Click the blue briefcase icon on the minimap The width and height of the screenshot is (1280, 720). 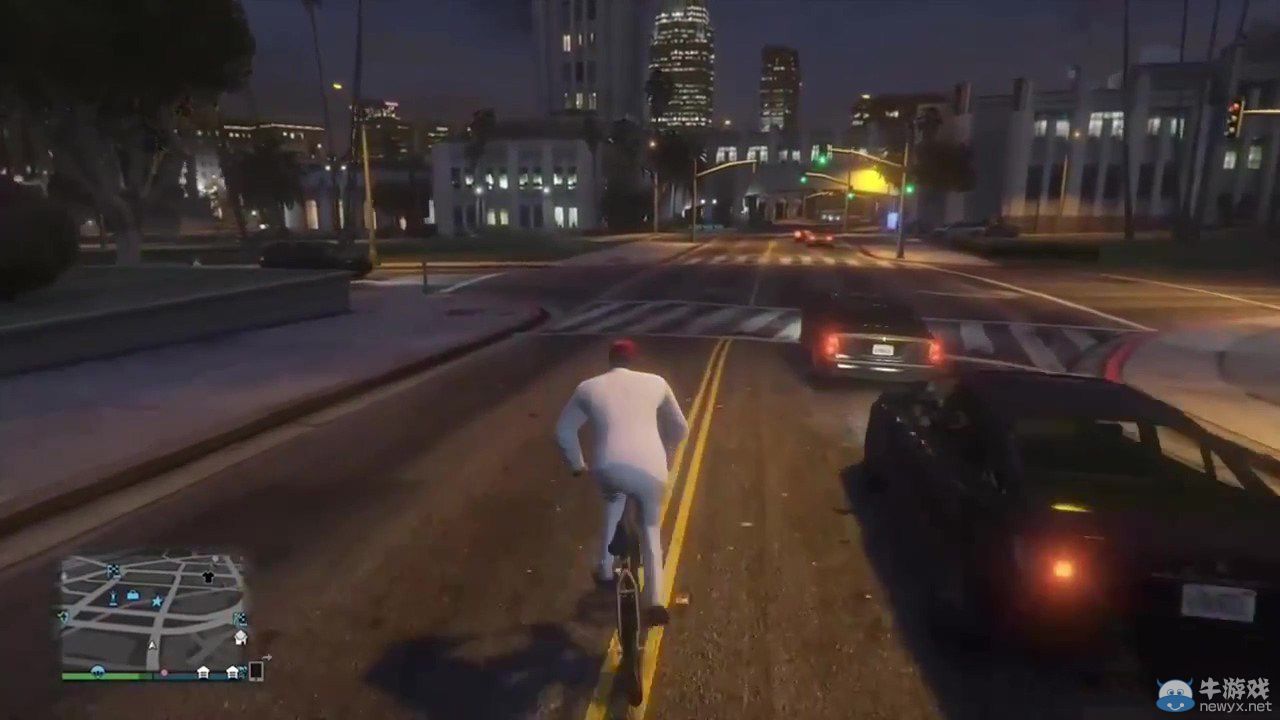tap(133, 596)
